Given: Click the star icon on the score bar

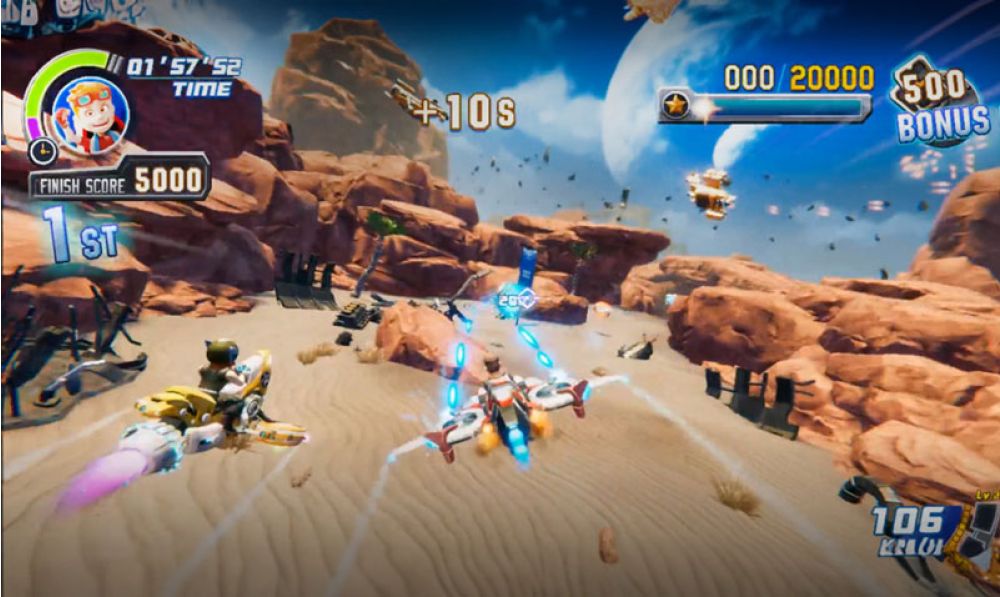Looking at the screenshot, I should point(676,106).
